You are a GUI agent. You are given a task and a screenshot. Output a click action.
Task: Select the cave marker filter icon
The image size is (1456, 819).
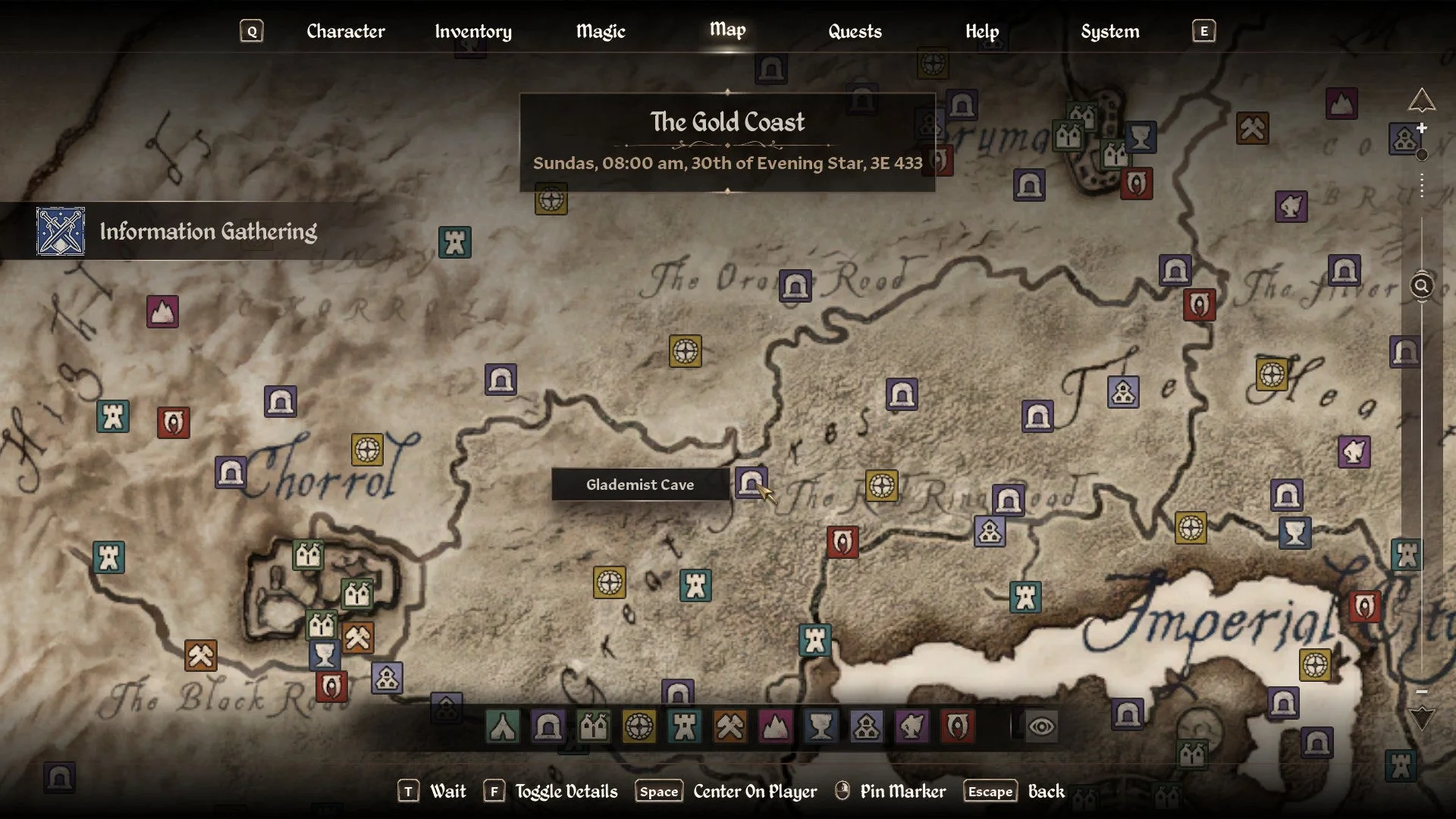pyautogui.click(x=548, y=726)
